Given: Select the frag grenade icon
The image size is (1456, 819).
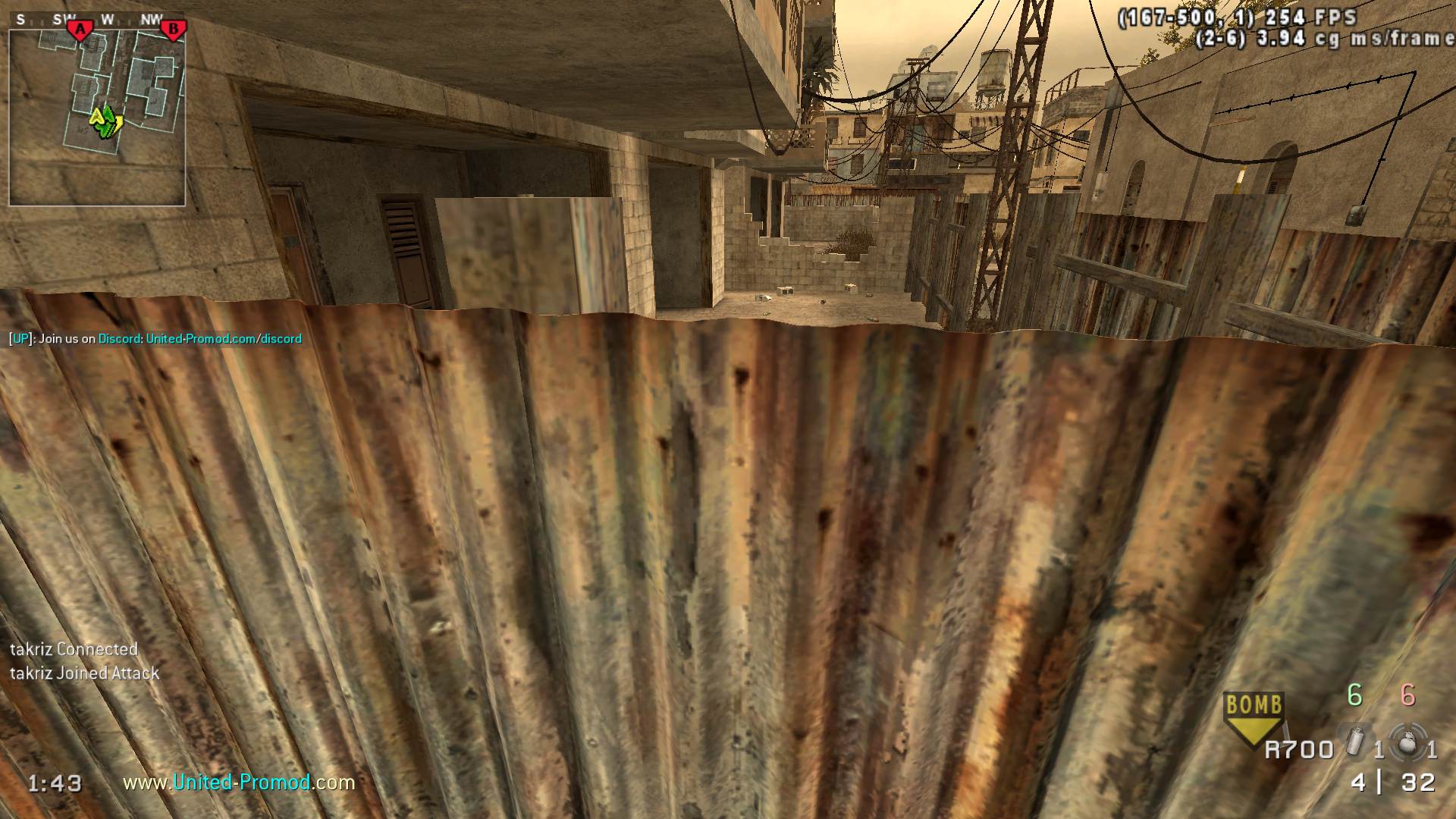Looking at the screenshot, I should [x=1408, y=742].
